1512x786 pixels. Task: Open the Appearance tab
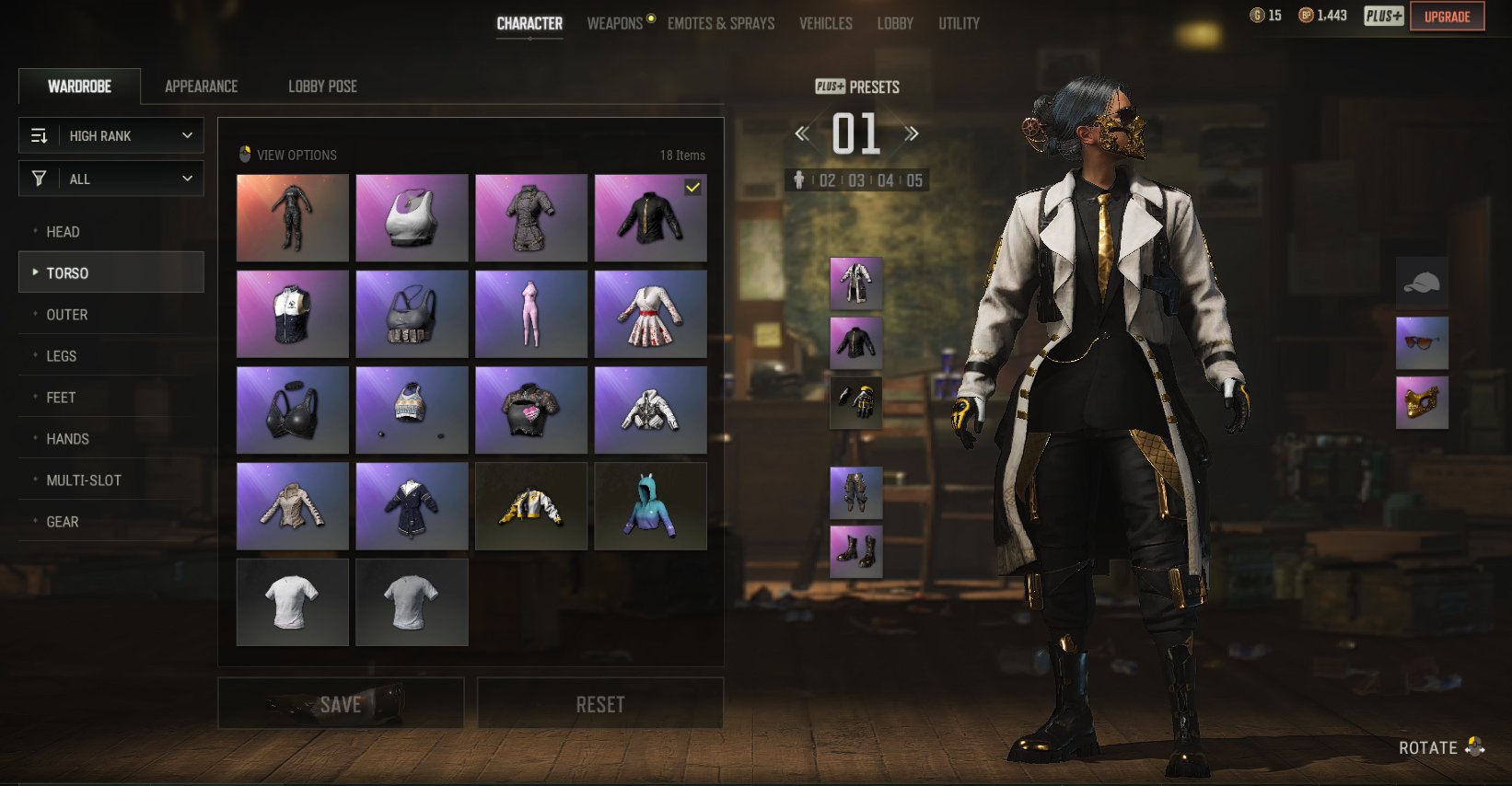(x=201, y=87)
